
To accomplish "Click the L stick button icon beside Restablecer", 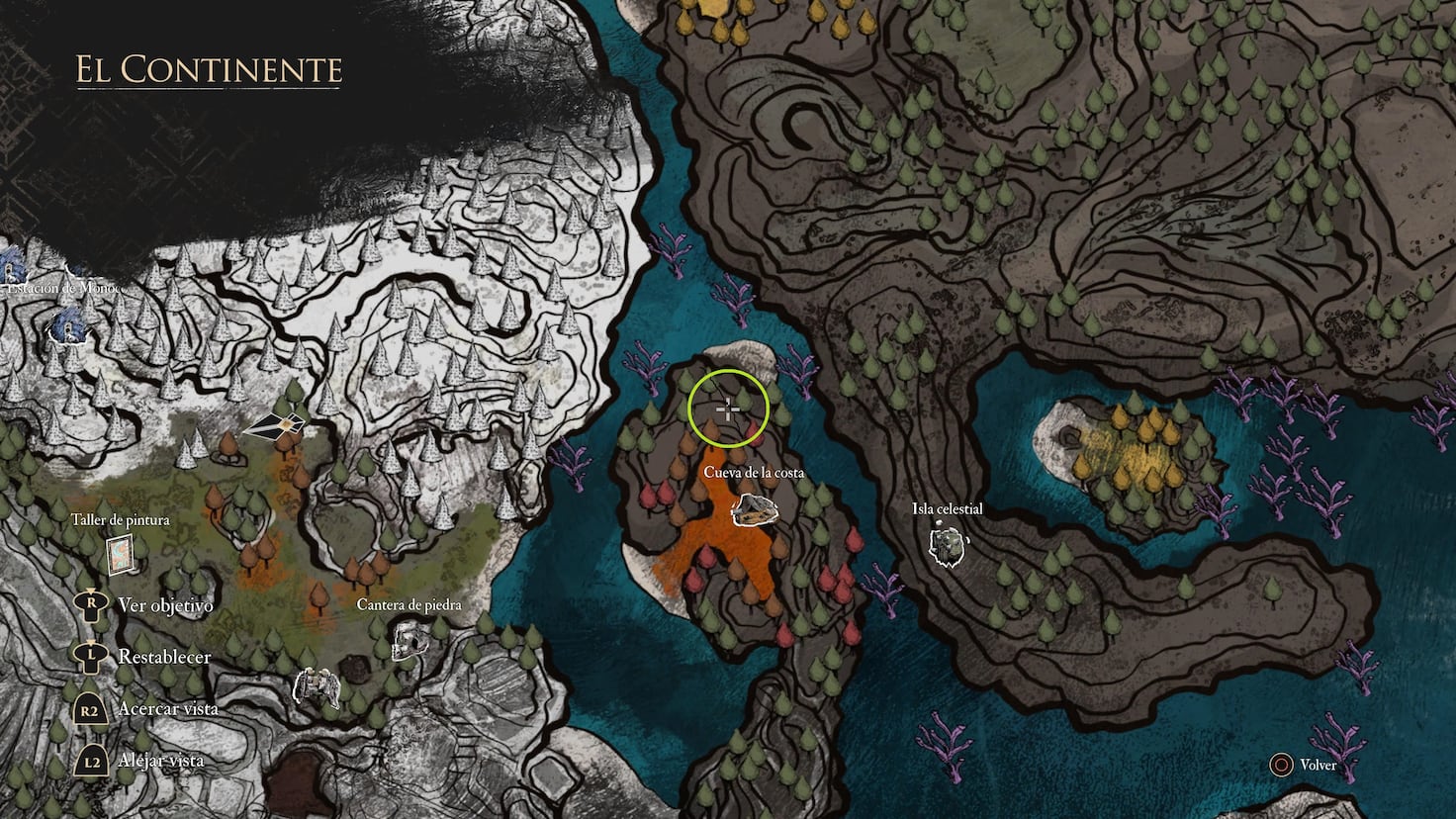I will (90, 656).
